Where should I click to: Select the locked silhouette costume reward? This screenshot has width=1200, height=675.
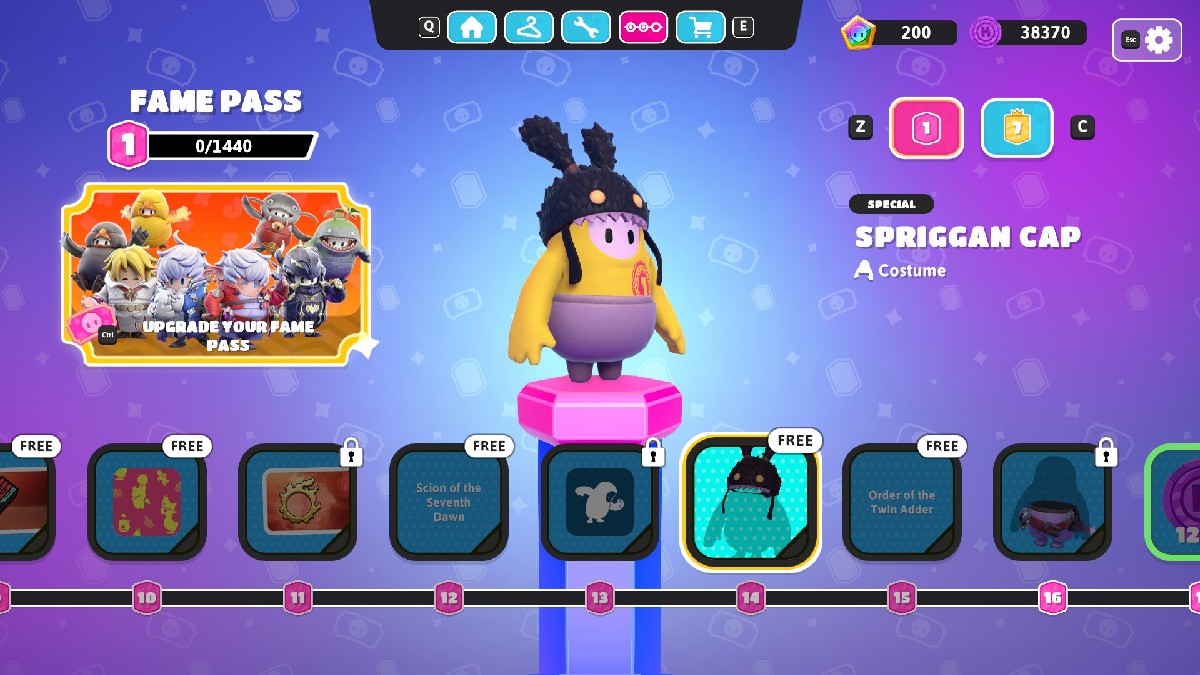[x=1052, y=502]
